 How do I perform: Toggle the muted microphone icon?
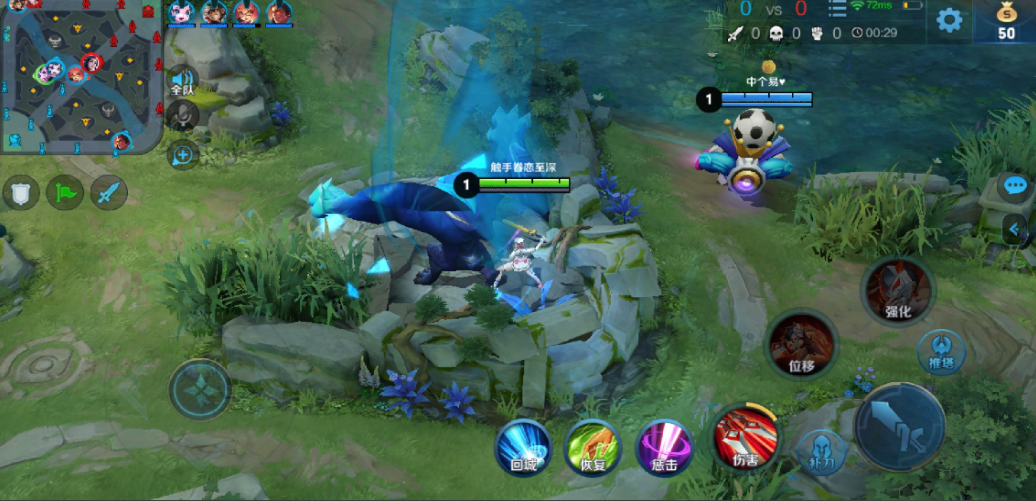click(182, 116)
